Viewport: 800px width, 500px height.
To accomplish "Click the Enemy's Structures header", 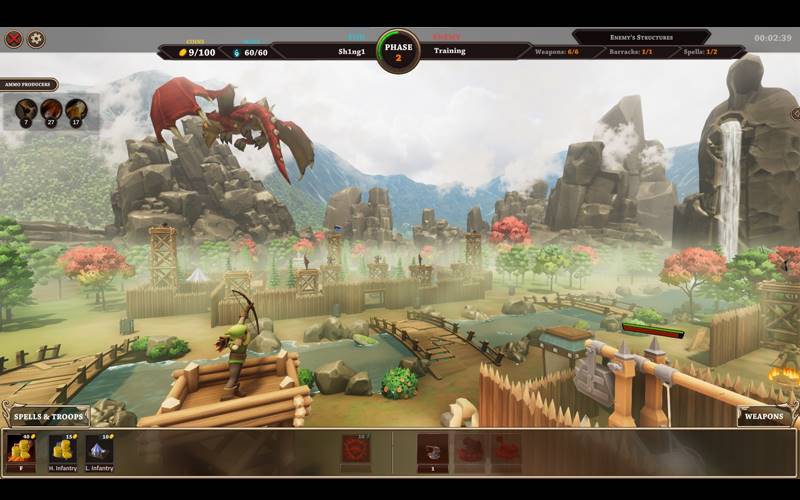I will pyautogui.click(x=641, y=37).
